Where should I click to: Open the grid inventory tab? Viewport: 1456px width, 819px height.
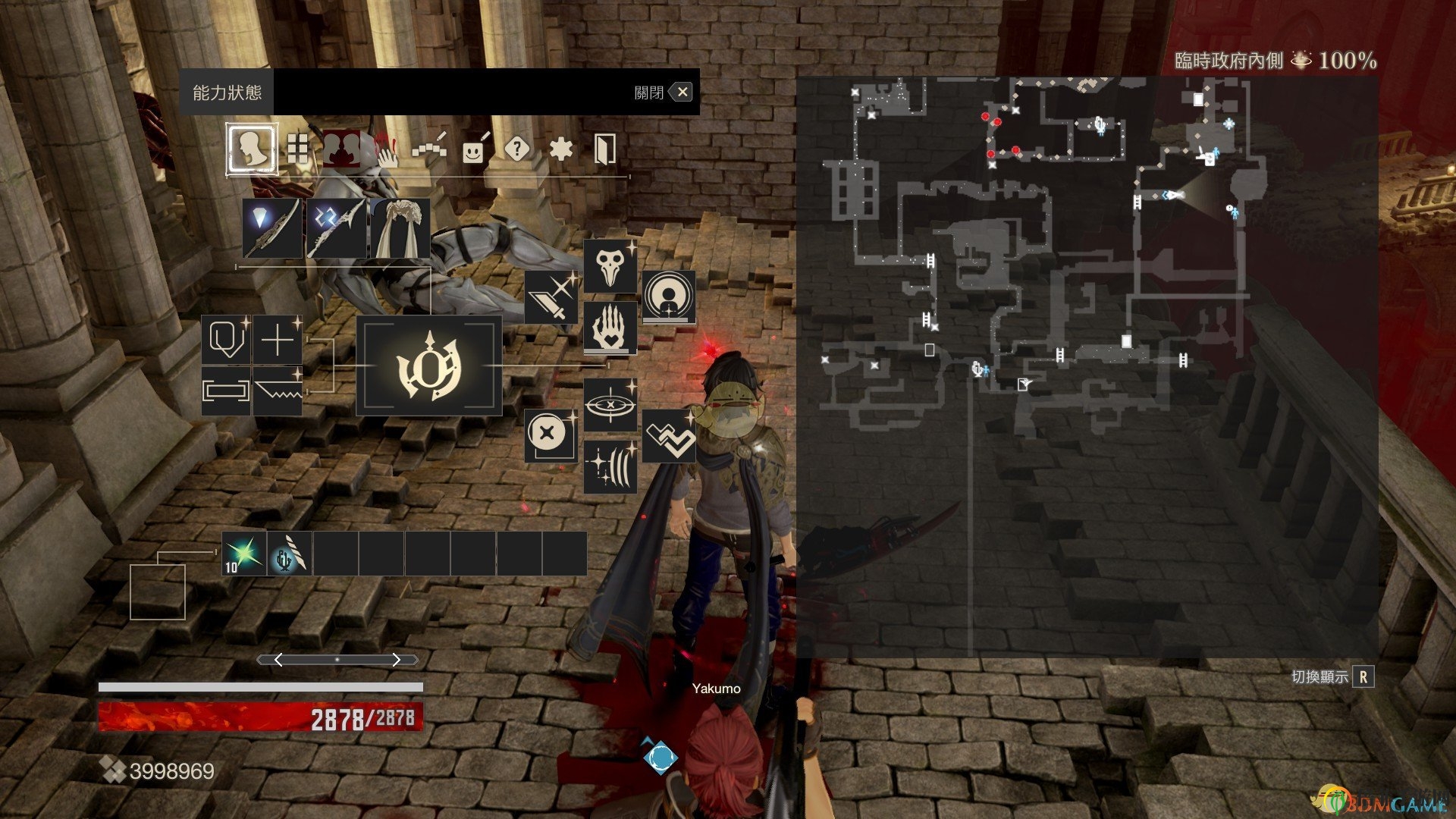point(298,149)
